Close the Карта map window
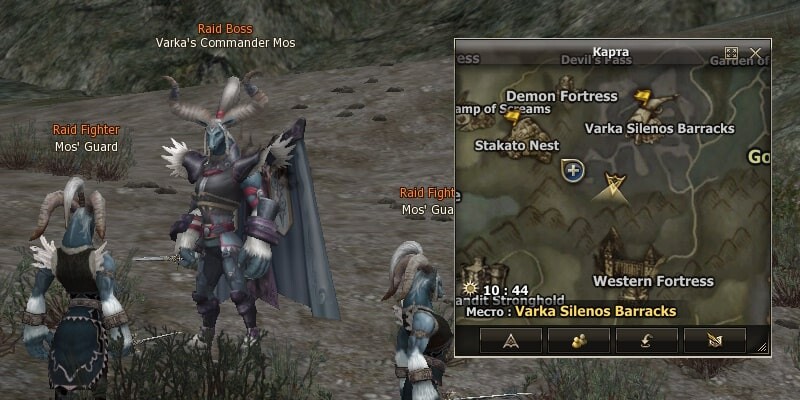 [756, 53]
